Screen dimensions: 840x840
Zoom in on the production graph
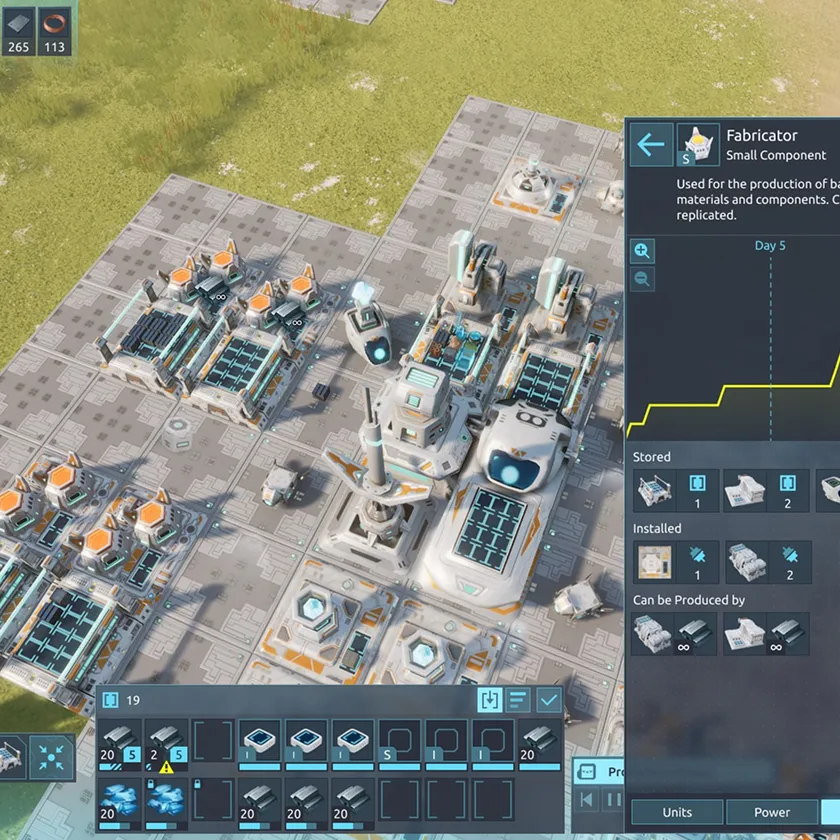click(x=642, y=251)
